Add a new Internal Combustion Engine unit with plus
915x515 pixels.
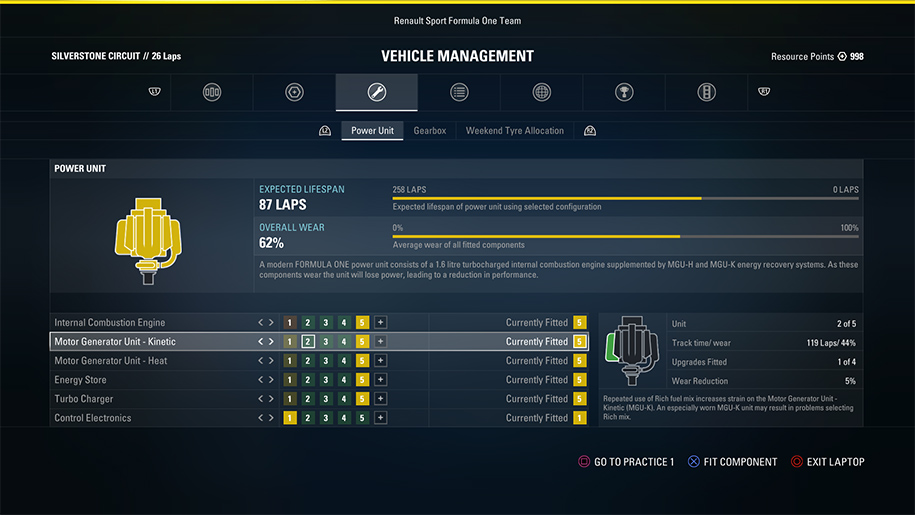click(x=381, y=323)
